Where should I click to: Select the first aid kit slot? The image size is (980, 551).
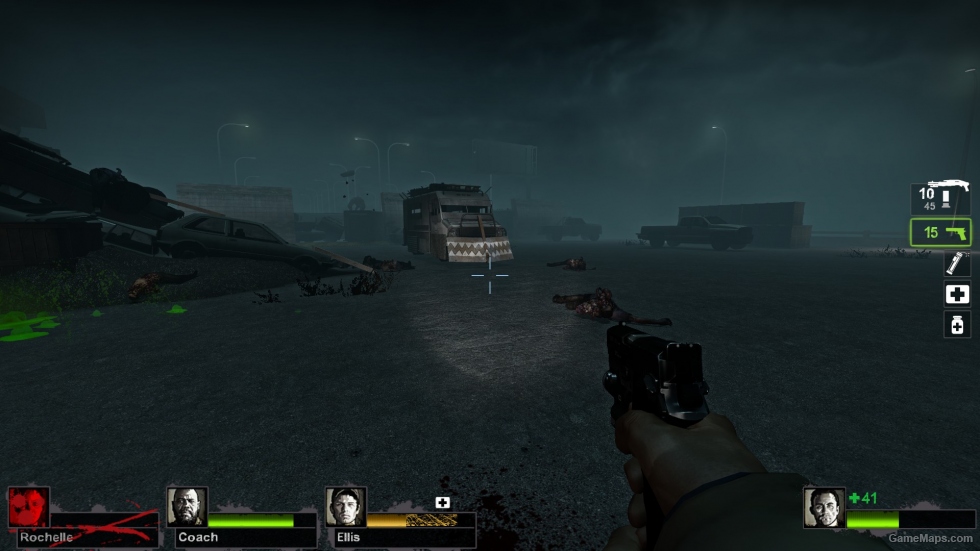957,294
